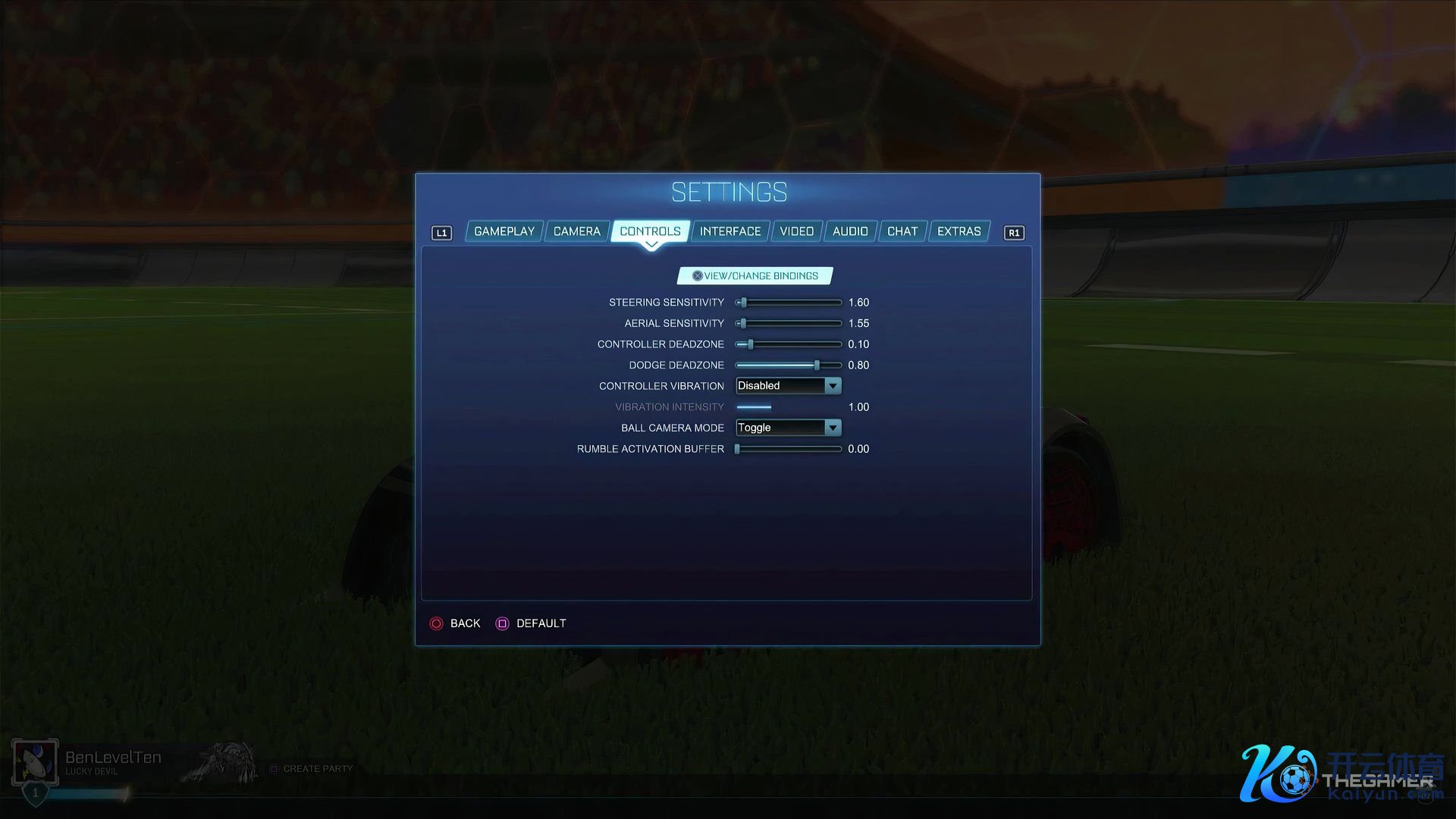Open the Controller Vibration dropdown
Image resolution: width=1456 pixels, height=819 pixels.
(789, 386)
